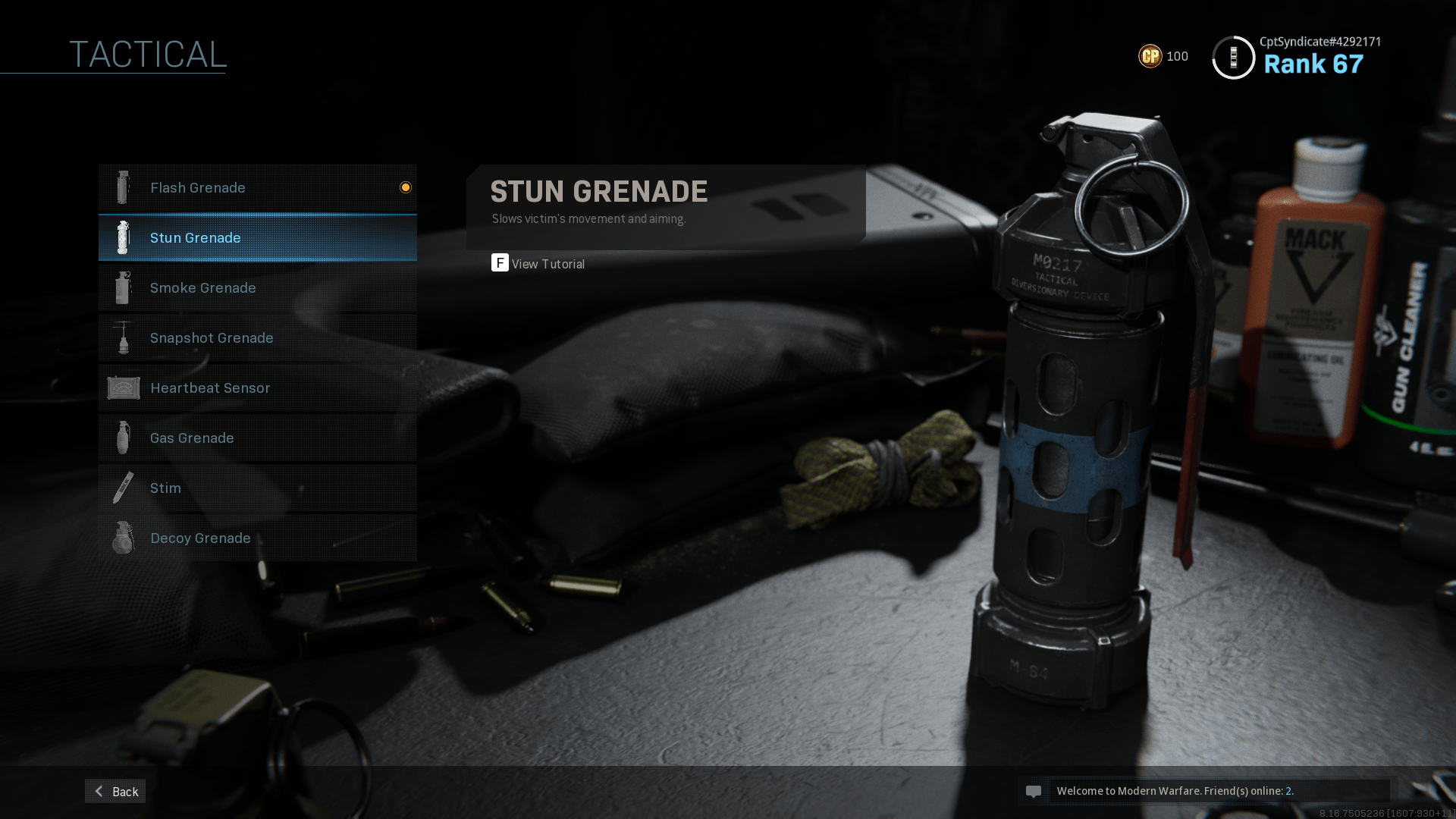1456x819 pixels.
Task: Choose the Stun Grenade entry
Action: point(257,238)
